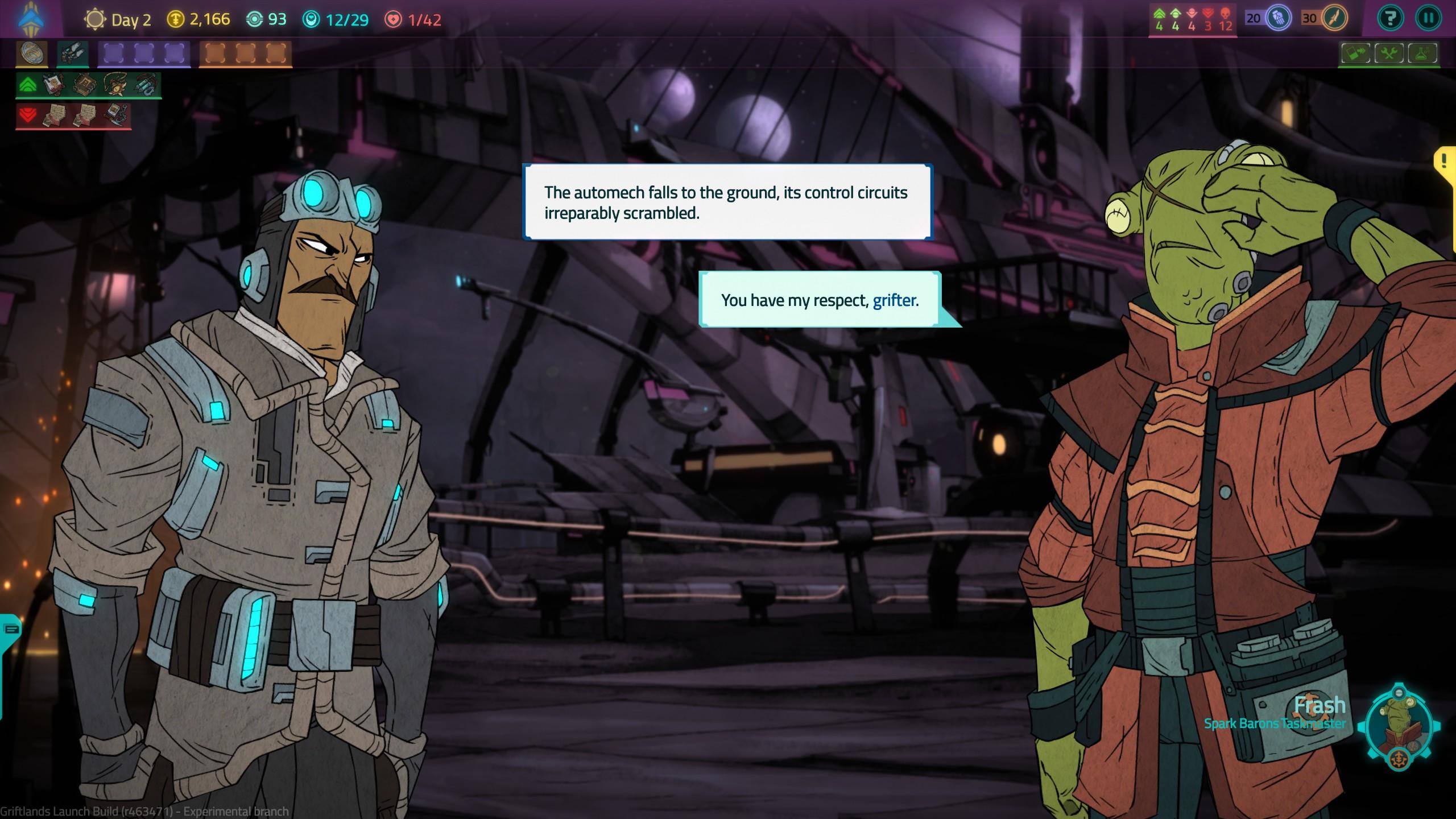Advance the 'You have my respect' dialogue
The height and width of the screenshot is (819, 1456).
[819, 300]
